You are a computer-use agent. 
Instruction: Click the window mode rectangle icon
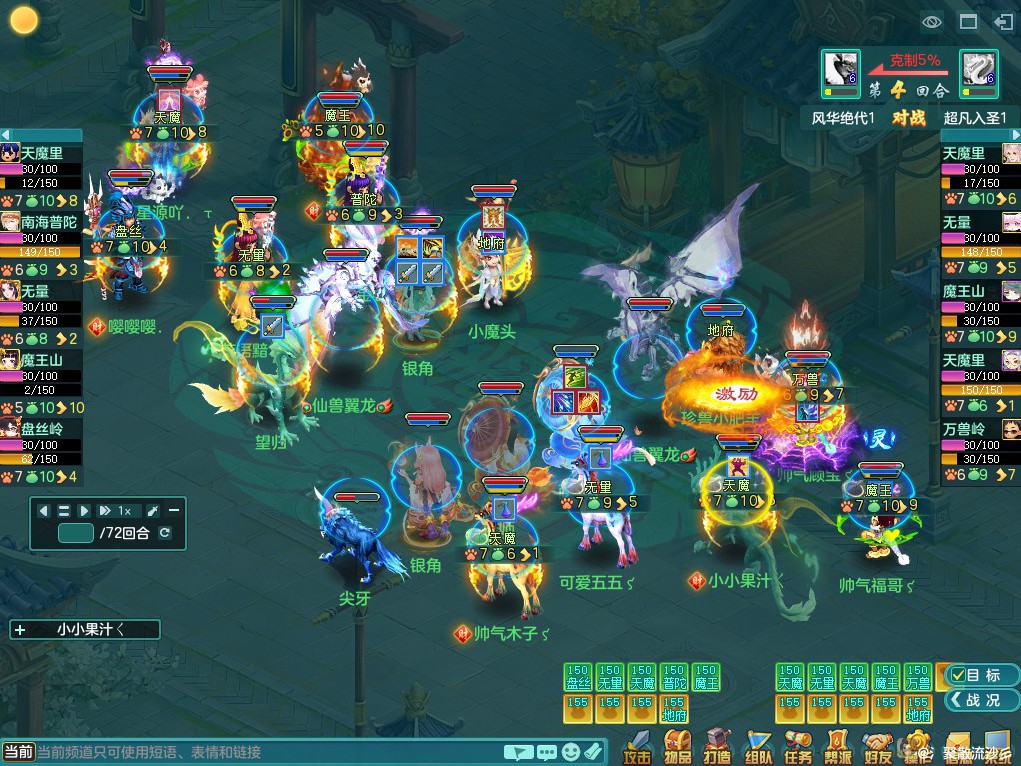tap(968, 21)
